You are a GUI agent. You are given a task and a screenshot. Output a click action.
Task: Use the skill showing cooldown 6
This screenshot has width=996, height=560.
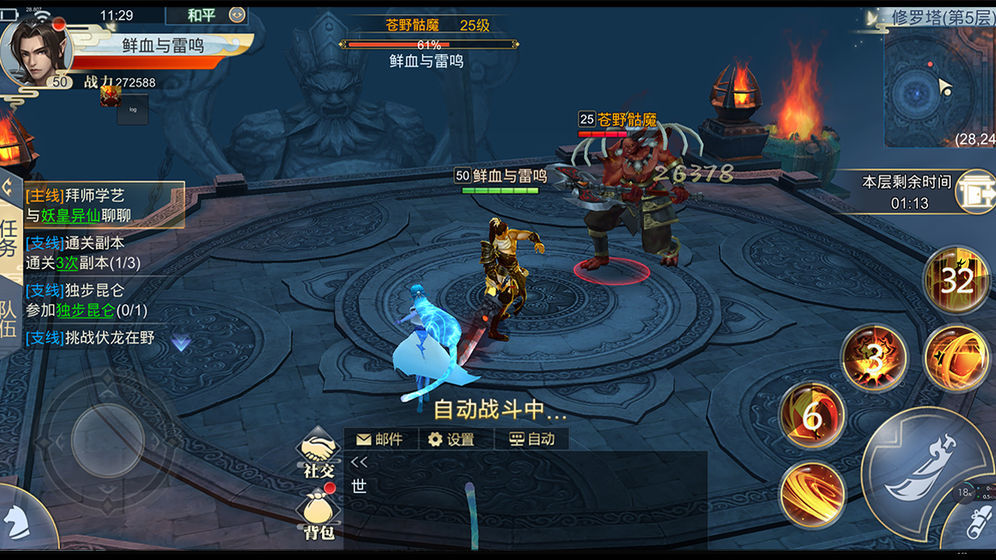(812, 416)
